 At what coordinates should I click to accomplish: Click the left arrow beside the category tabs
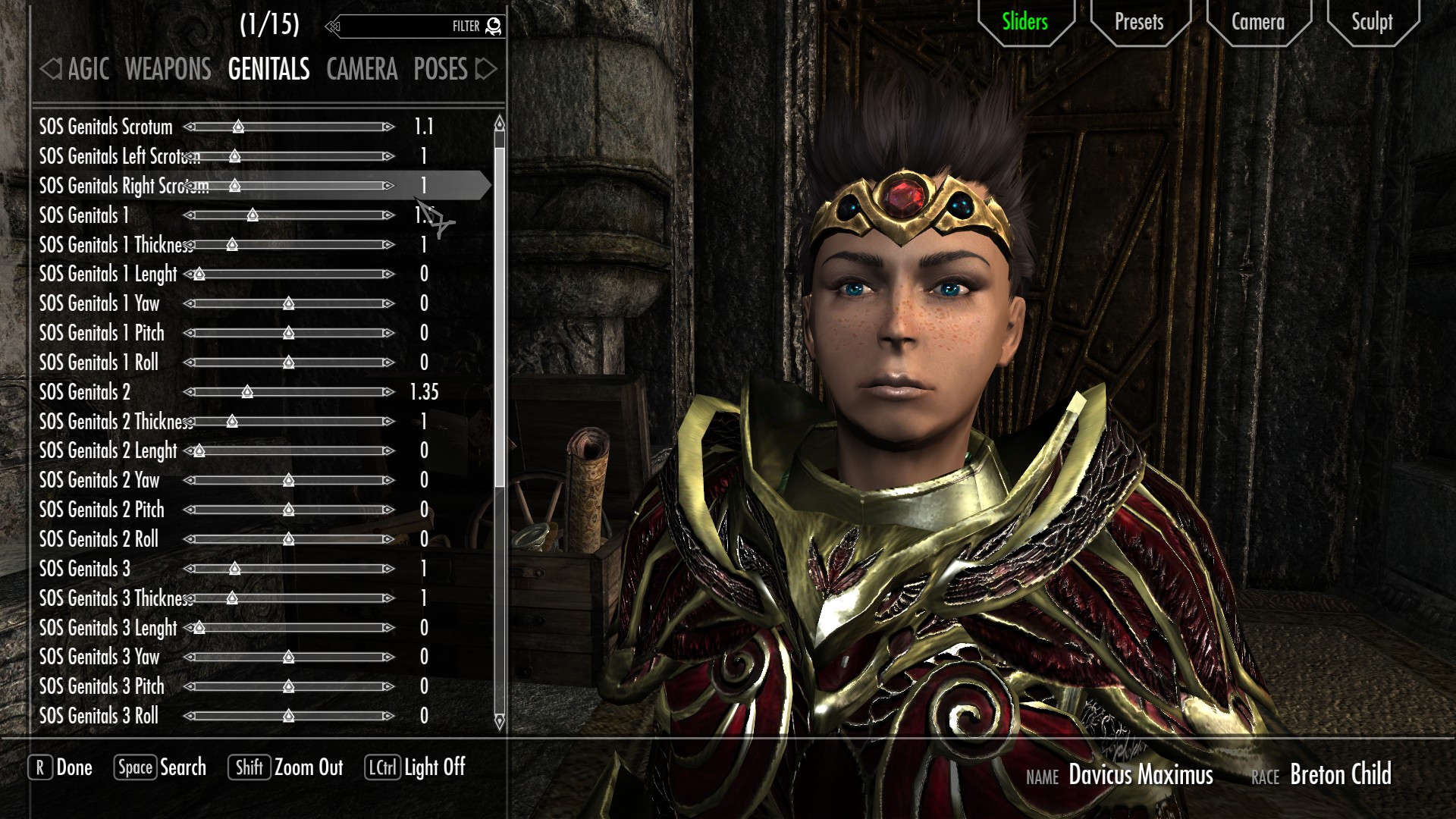pyautogui.click(x=50, y=70)
